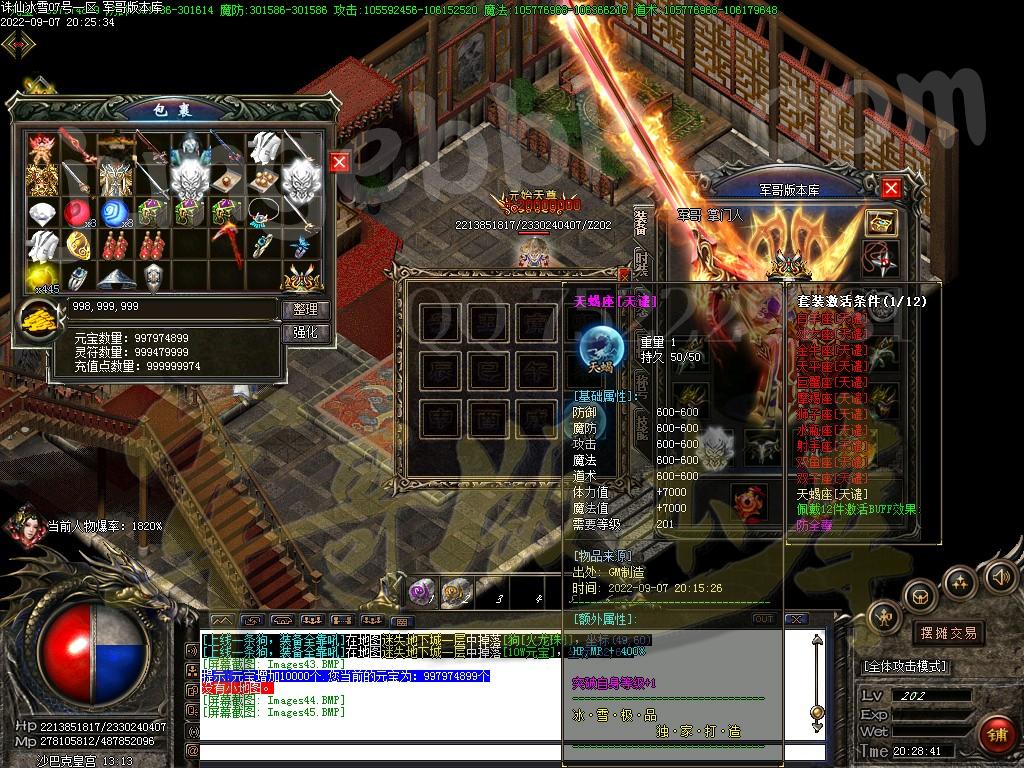Click the gold ingot pile icon

pos(40,320)
